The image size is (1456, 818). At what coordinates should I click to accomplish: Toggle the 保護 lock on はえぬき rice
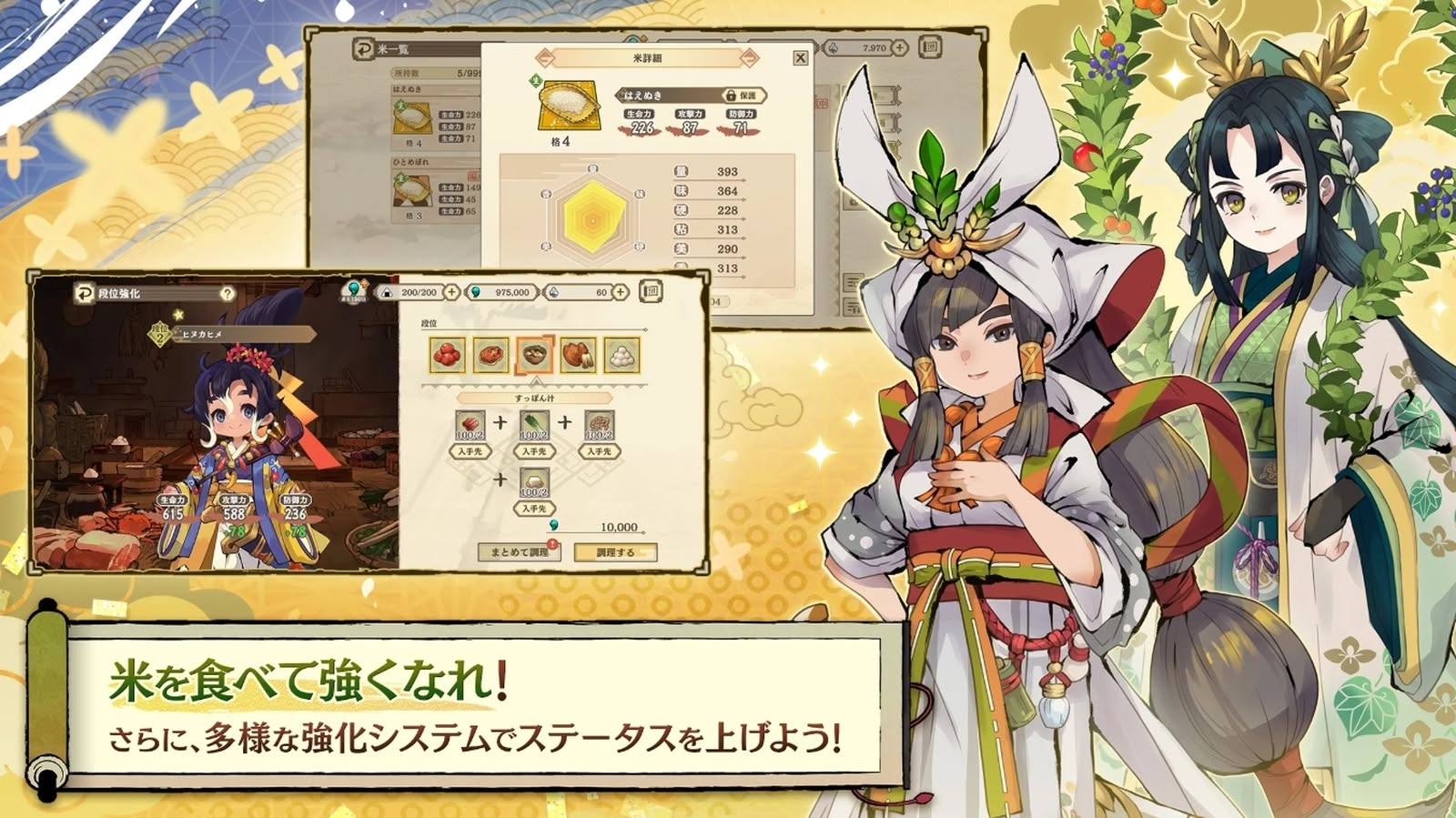coord(742,96)
